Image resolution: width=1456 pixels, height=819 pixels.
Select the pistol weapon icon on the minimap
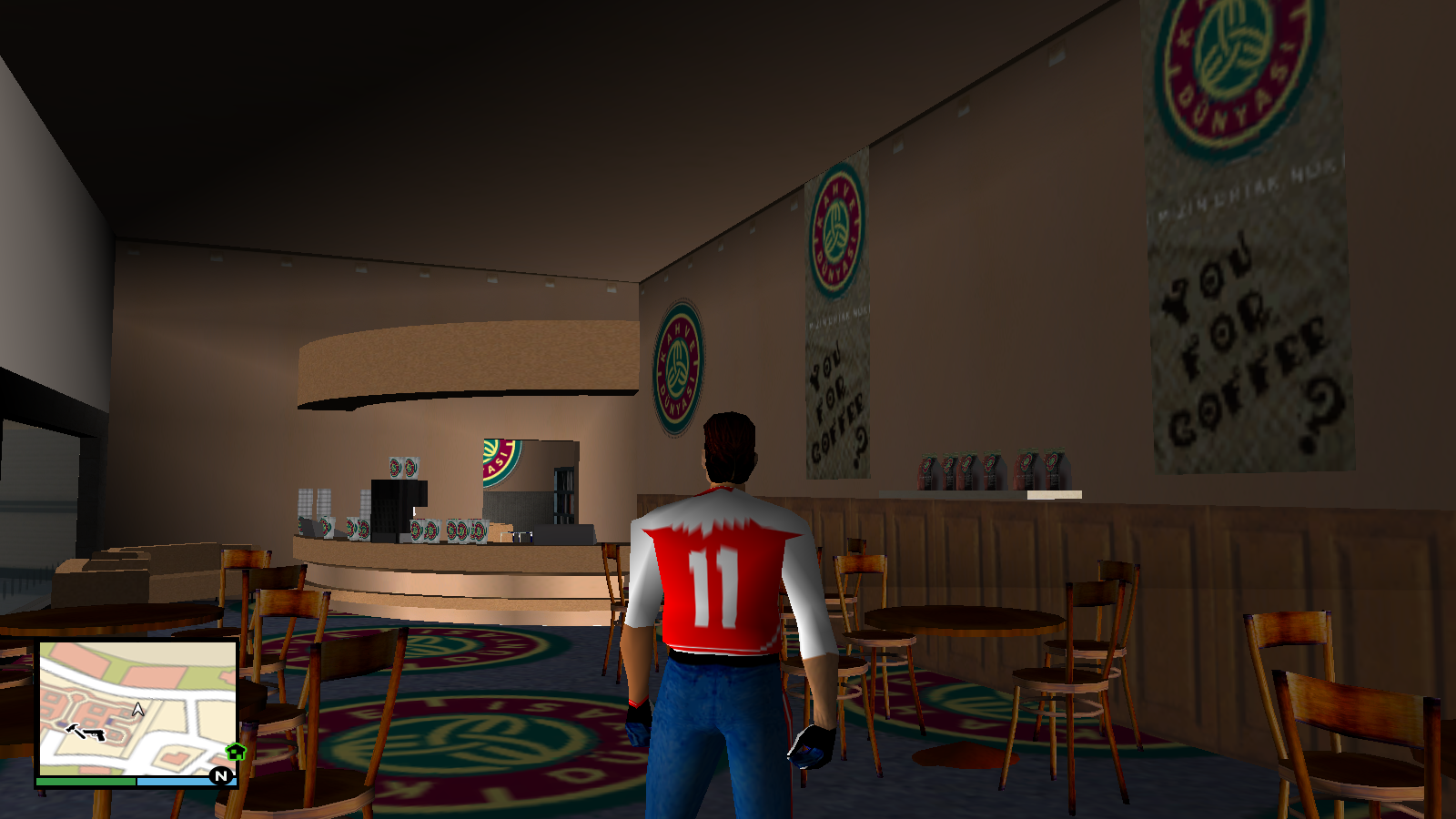click(x=96, y=734)
